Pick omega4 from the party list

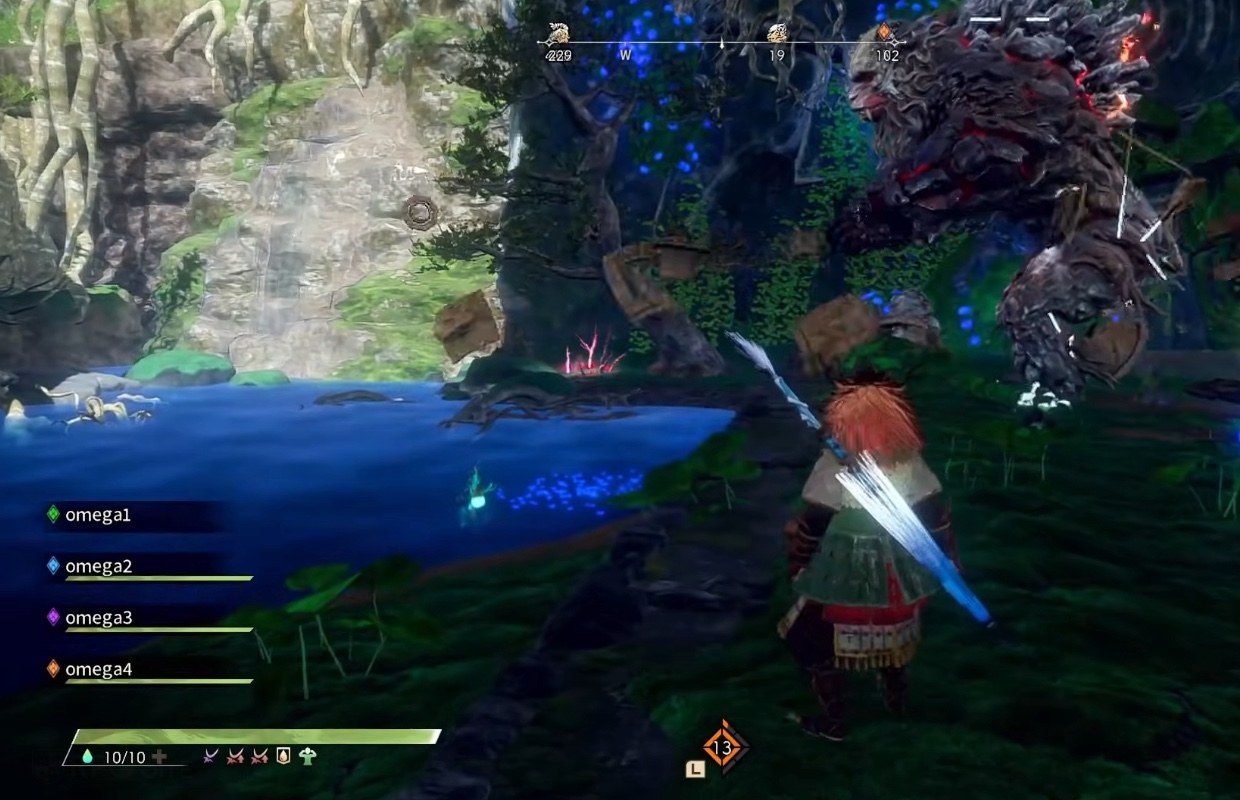(x=97, y=669)
